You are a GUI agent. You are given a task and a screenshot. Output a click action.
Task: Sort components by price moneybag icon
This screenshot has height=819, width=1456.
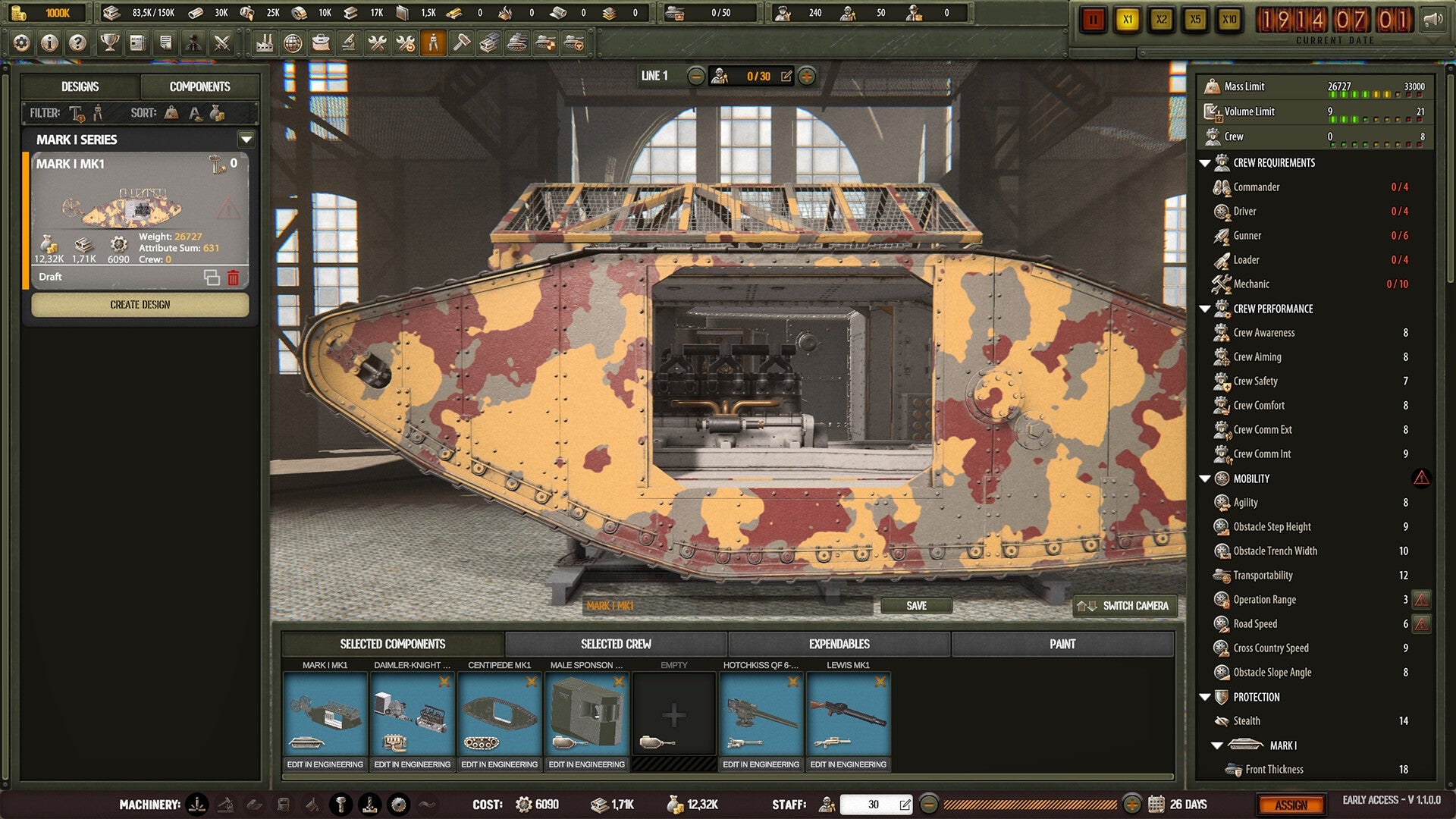coord(218,113)
